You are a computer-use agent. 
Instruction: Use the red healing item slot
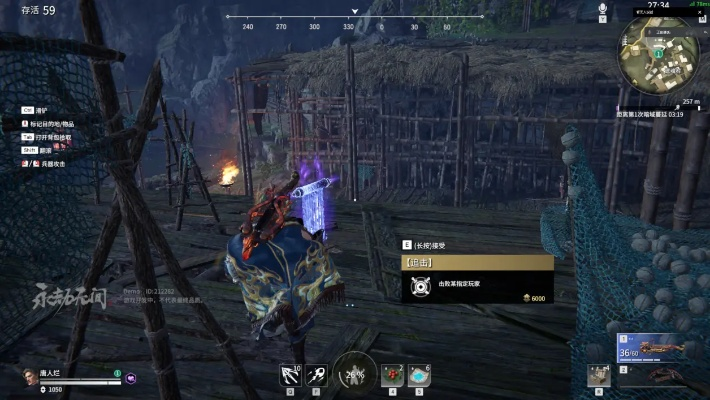coord(391,375)
